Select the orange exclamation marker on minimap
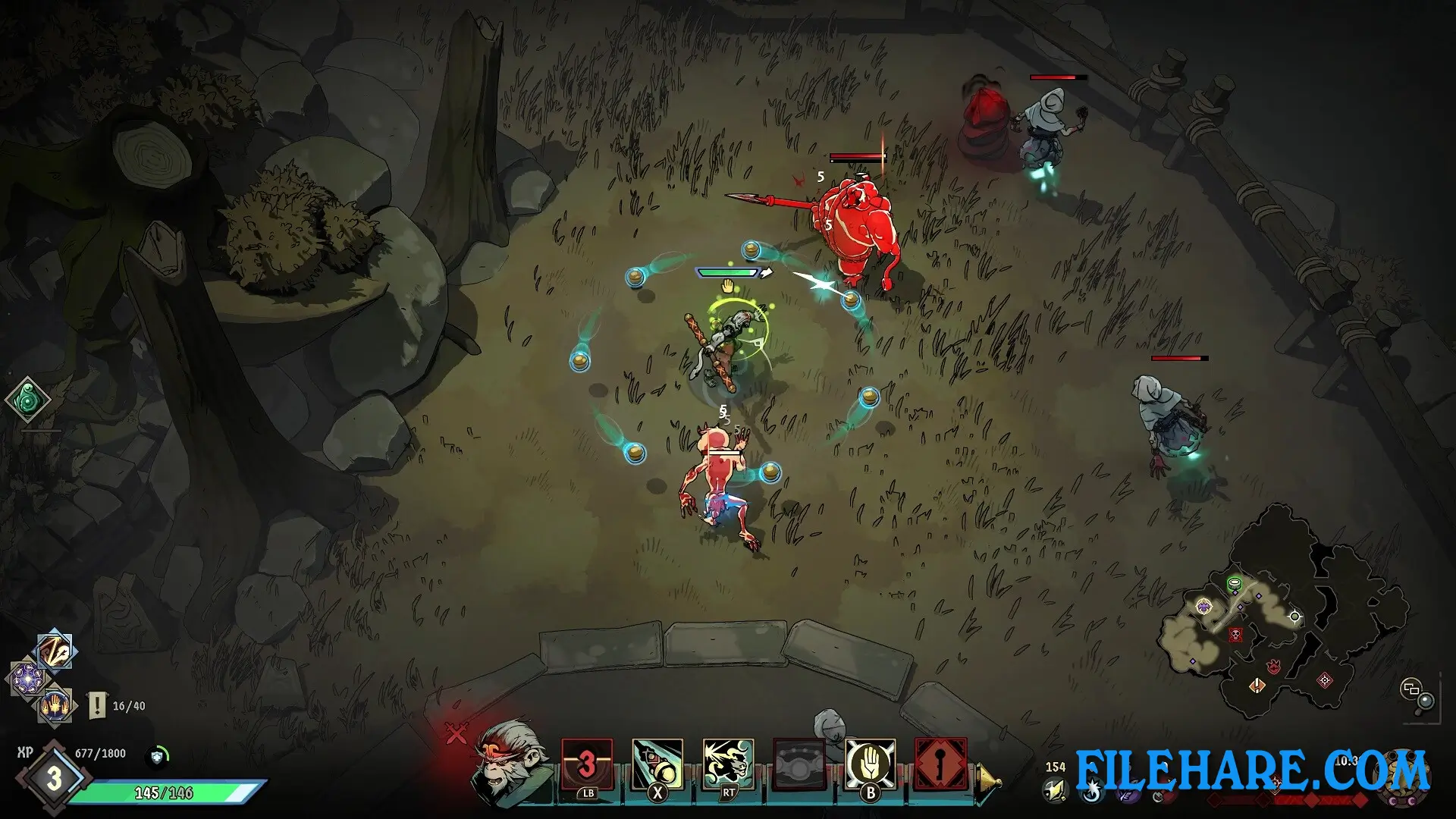The width and height of the screenshot is (1456, 819). coord(1257,686)
